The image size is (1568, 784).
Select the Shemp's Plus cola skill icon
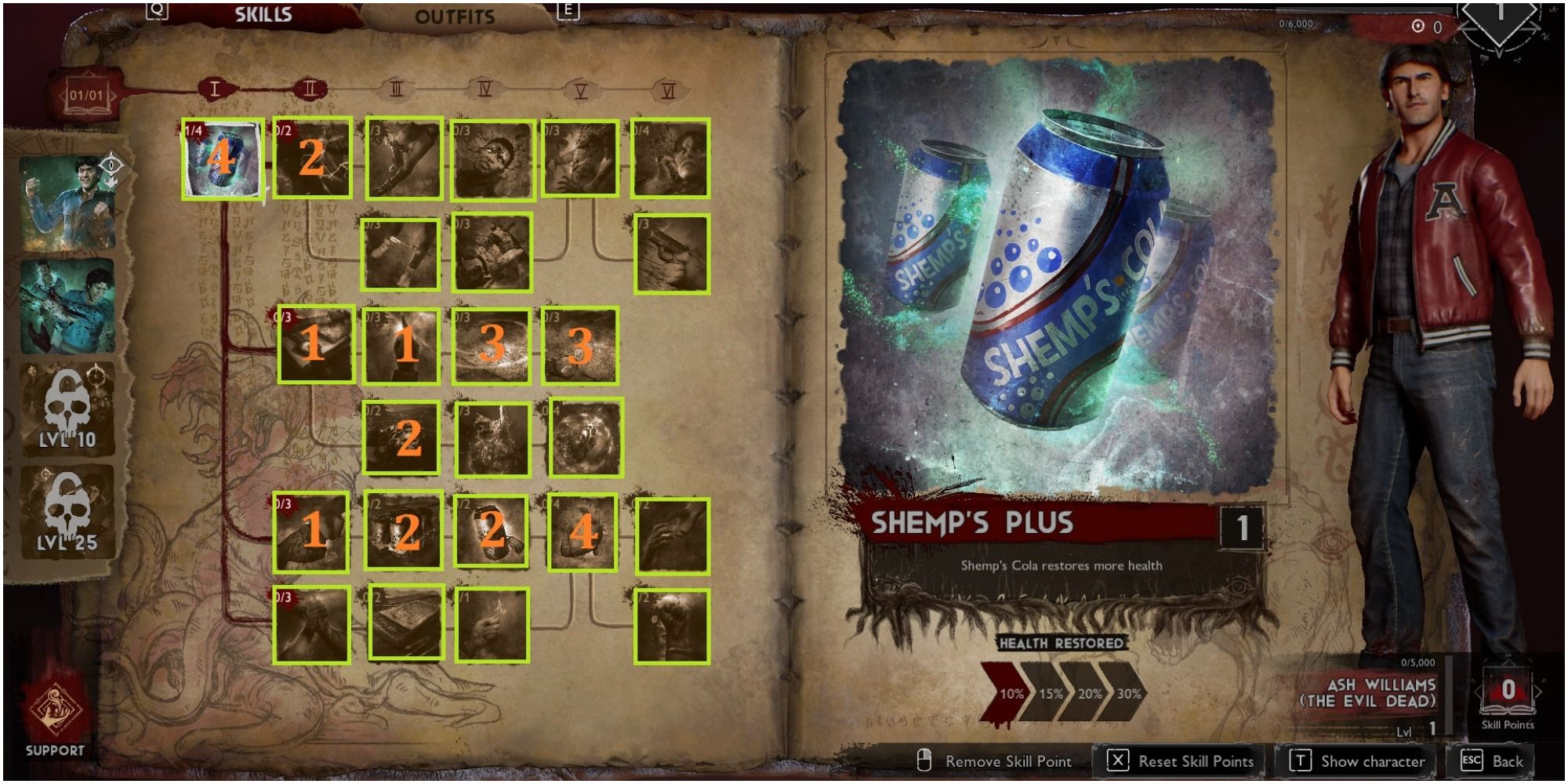[223, 161]
